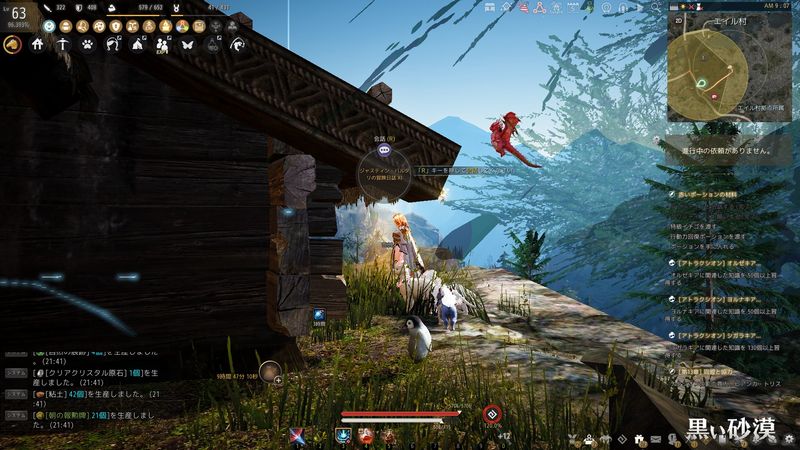Toggle the minimap 2D view button
This screenshot has width=800, height=450.
pyautogui.click(x=677, y=19)
